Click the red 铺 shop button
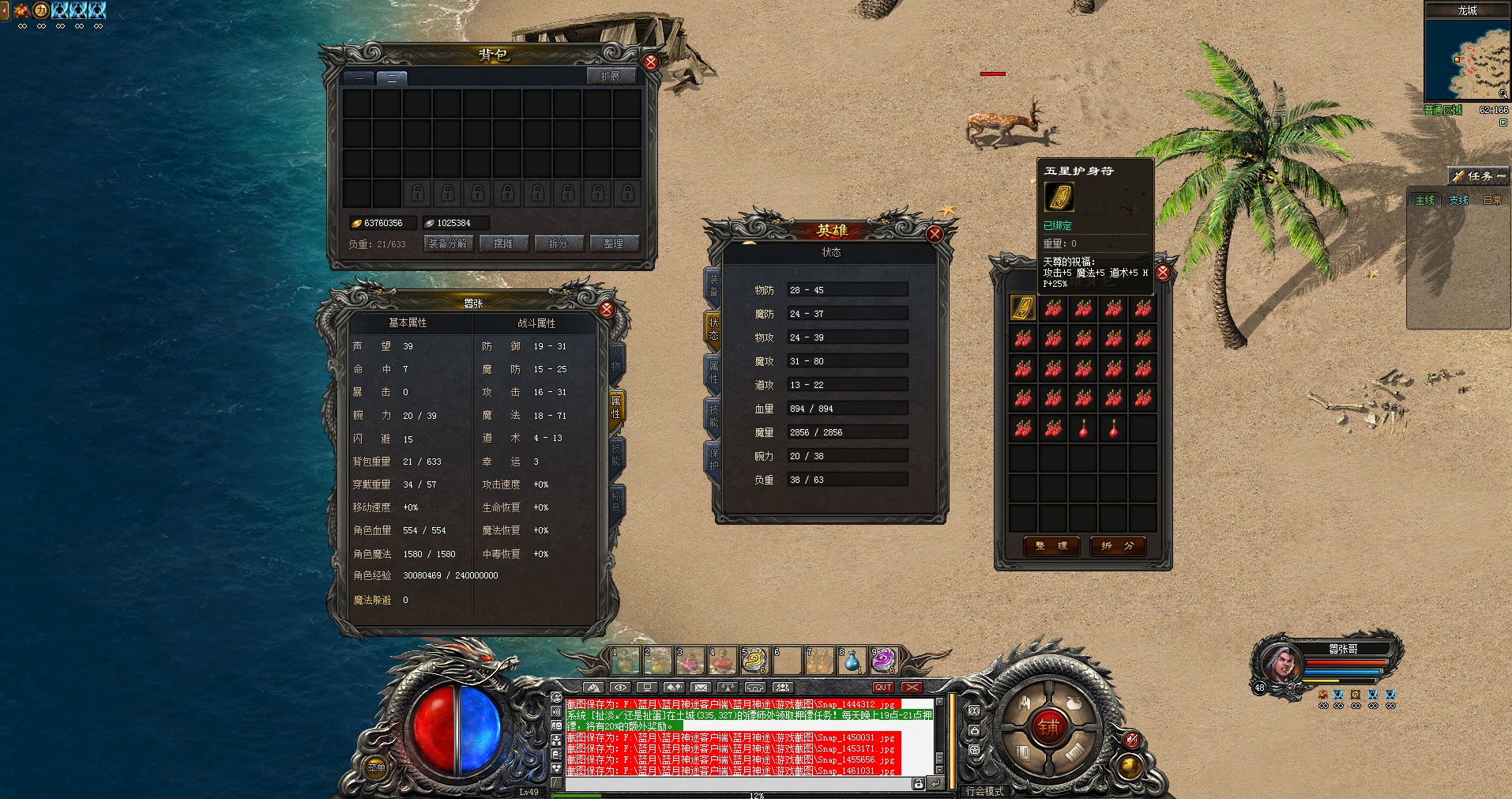 1047,727
